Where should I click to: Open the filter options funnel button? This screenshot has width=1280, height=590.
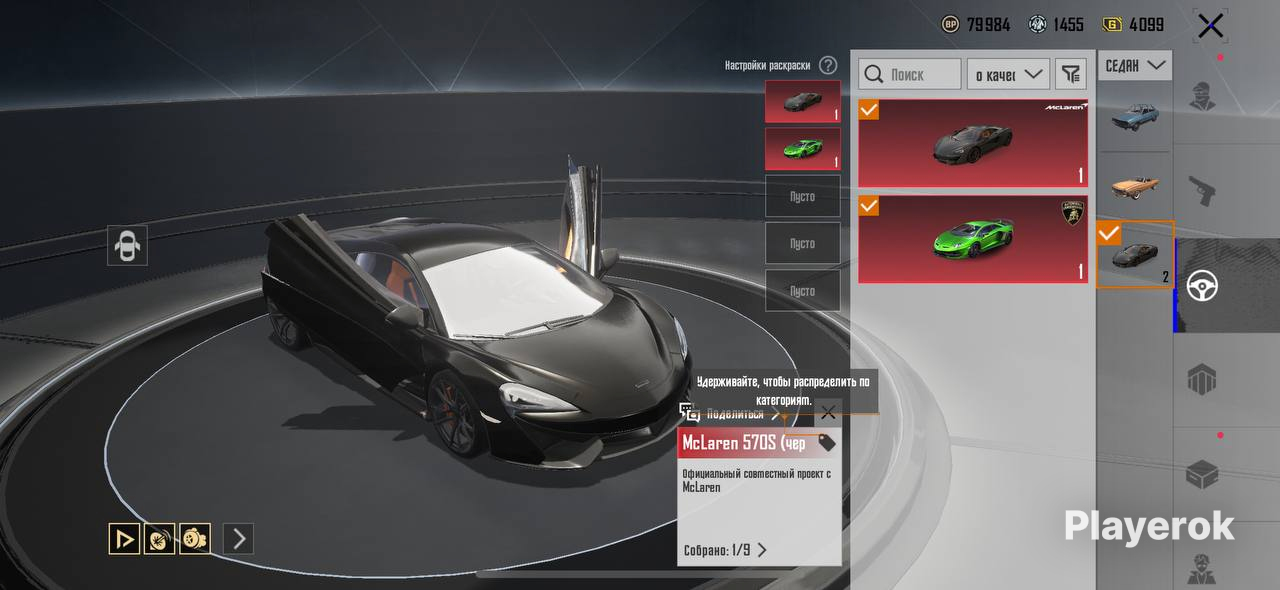point(1071,74)
